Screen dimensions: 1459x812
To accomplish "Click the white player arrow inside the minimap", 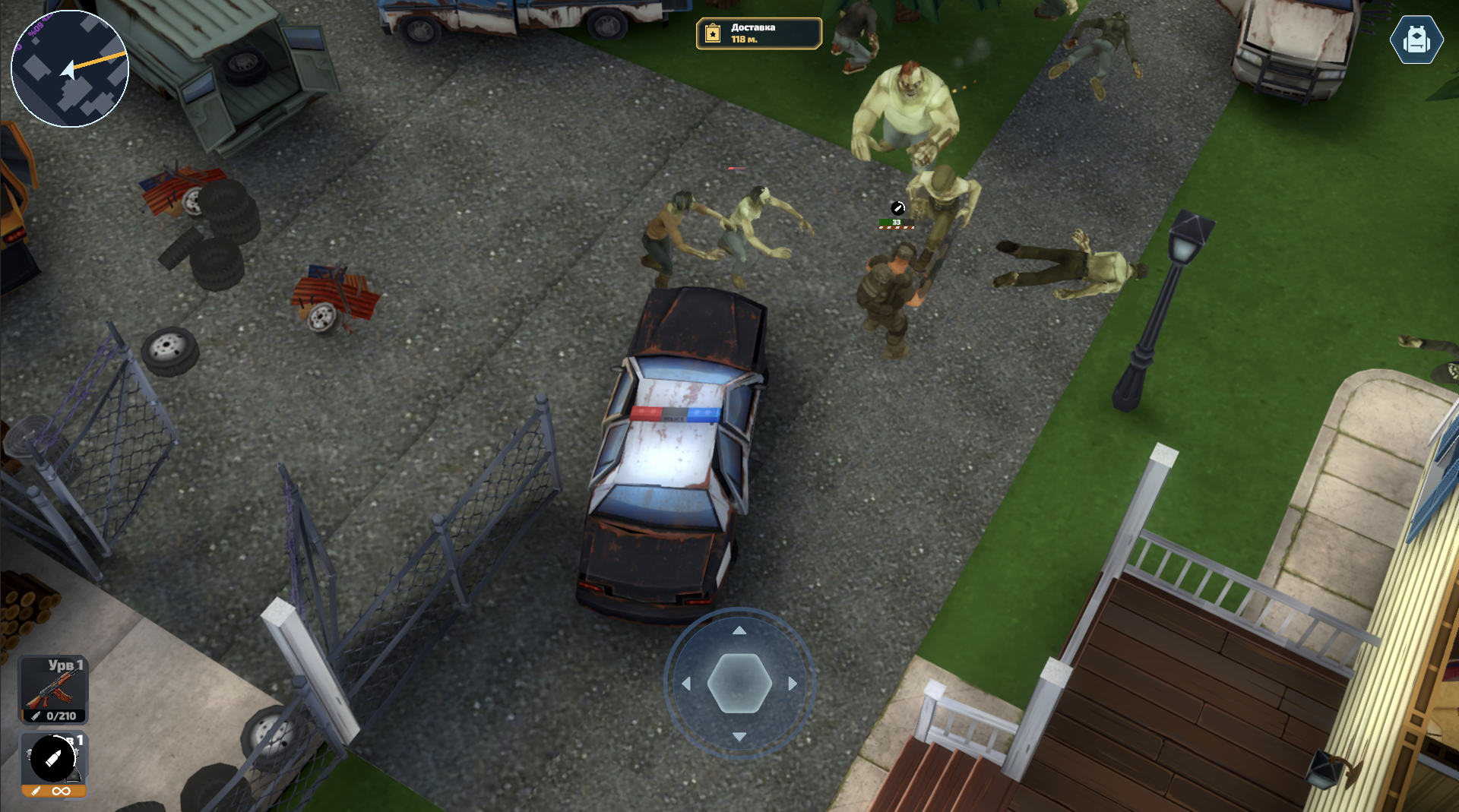I will [x=67, y=71].
